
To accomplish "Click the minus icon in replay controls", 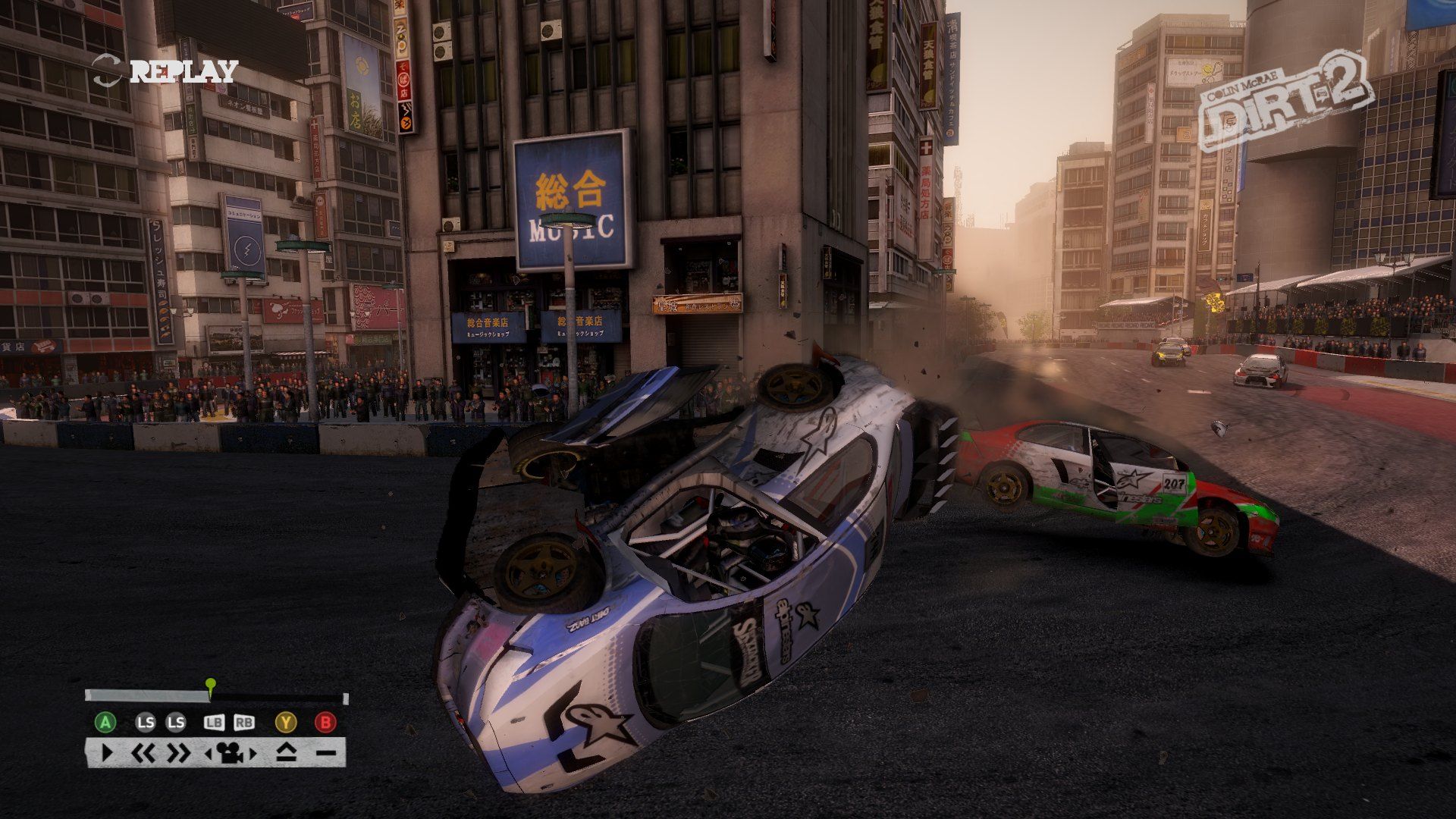I will coord(325,753).
